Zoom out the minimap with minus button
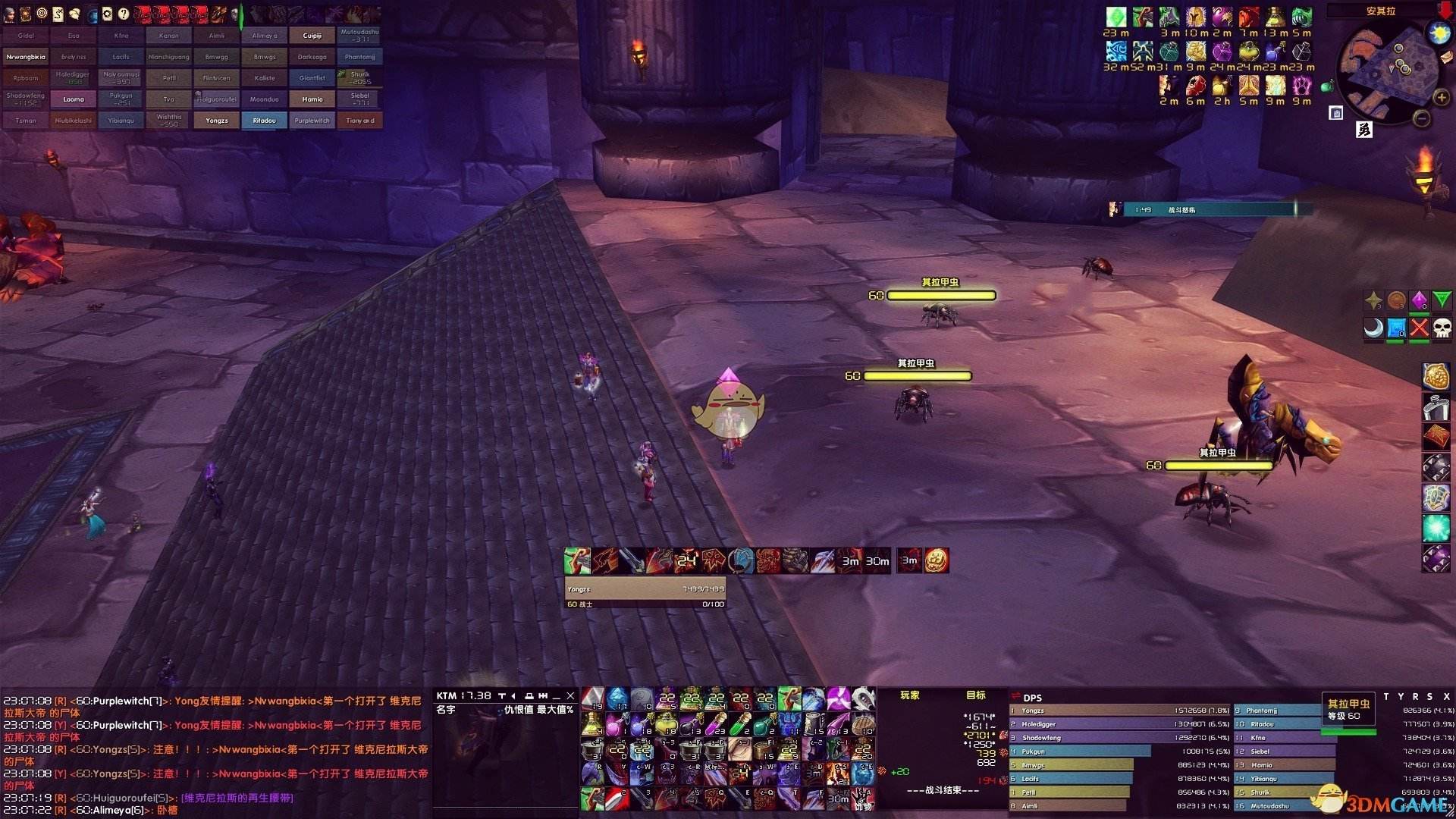Screen dimensions: 1456x819 tap(1423, 118)
